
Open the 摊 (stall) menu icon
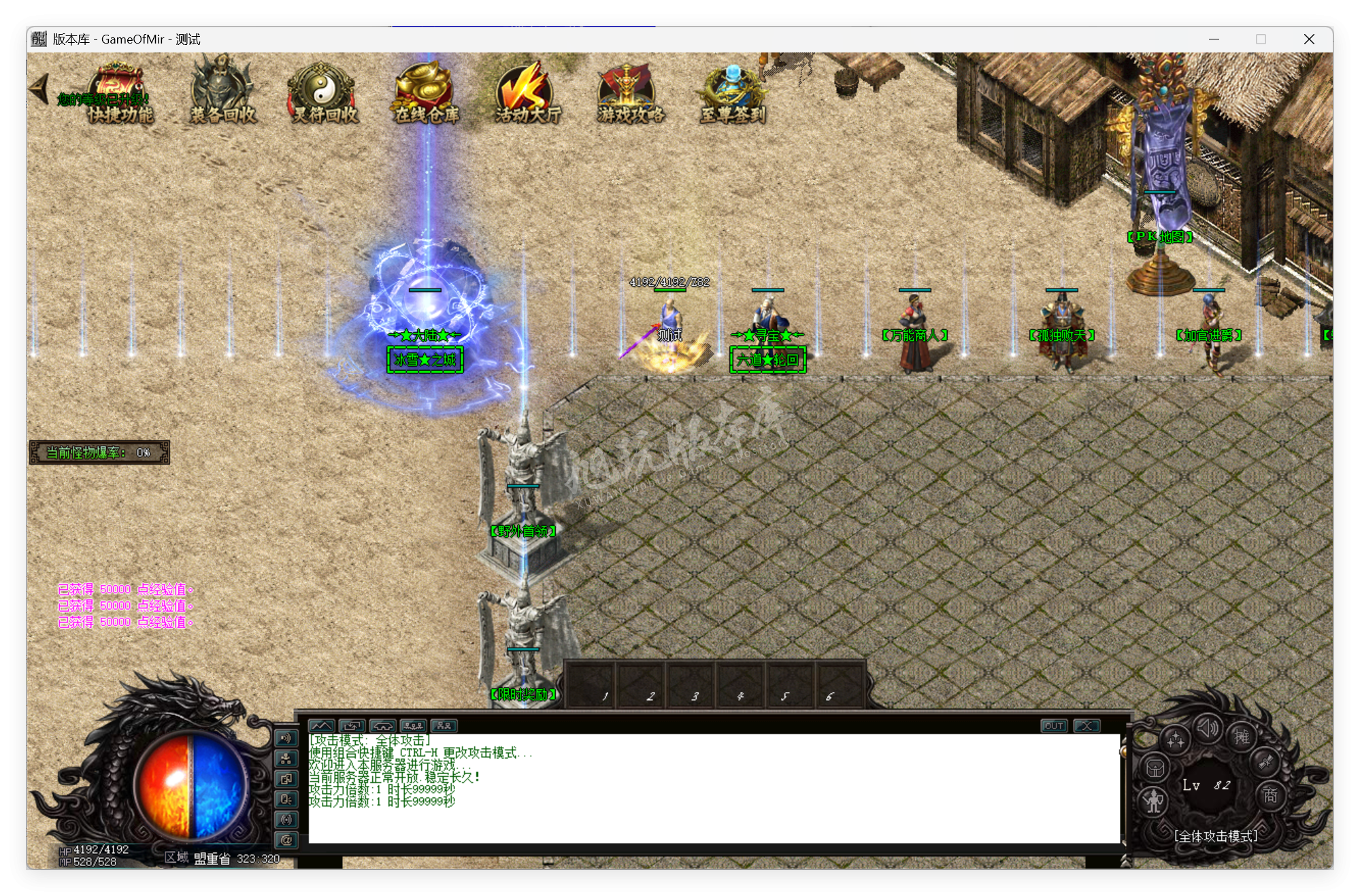[x=1241, y=737]
